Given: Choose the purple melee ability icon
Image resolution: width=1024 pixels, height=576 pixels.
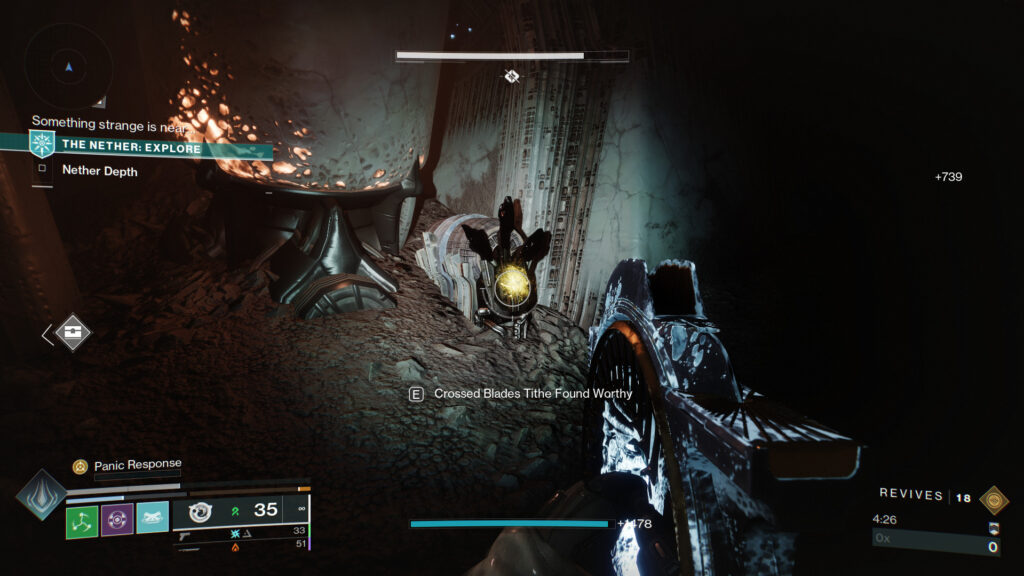Looking at the screenshot, I should pyautogui.click(x=117, y=519).
